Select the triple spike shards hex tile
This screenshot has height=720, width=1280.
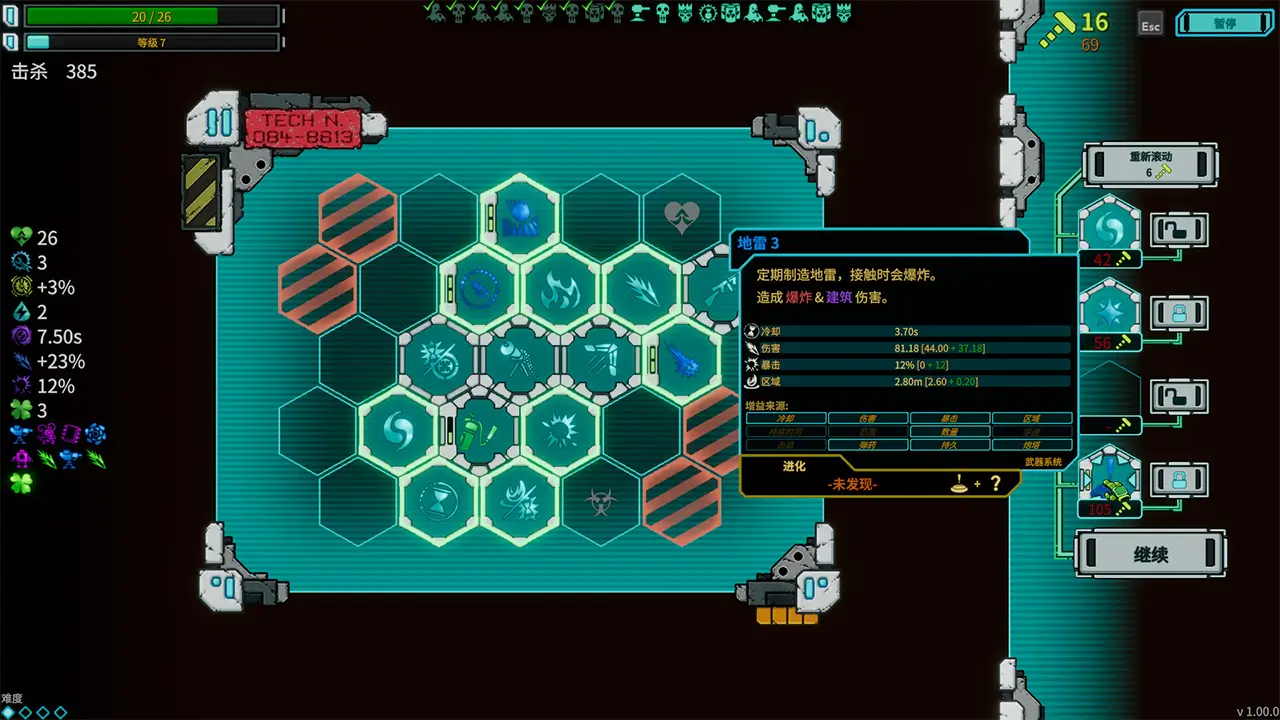pyautogui.click(x=641, y=291)
